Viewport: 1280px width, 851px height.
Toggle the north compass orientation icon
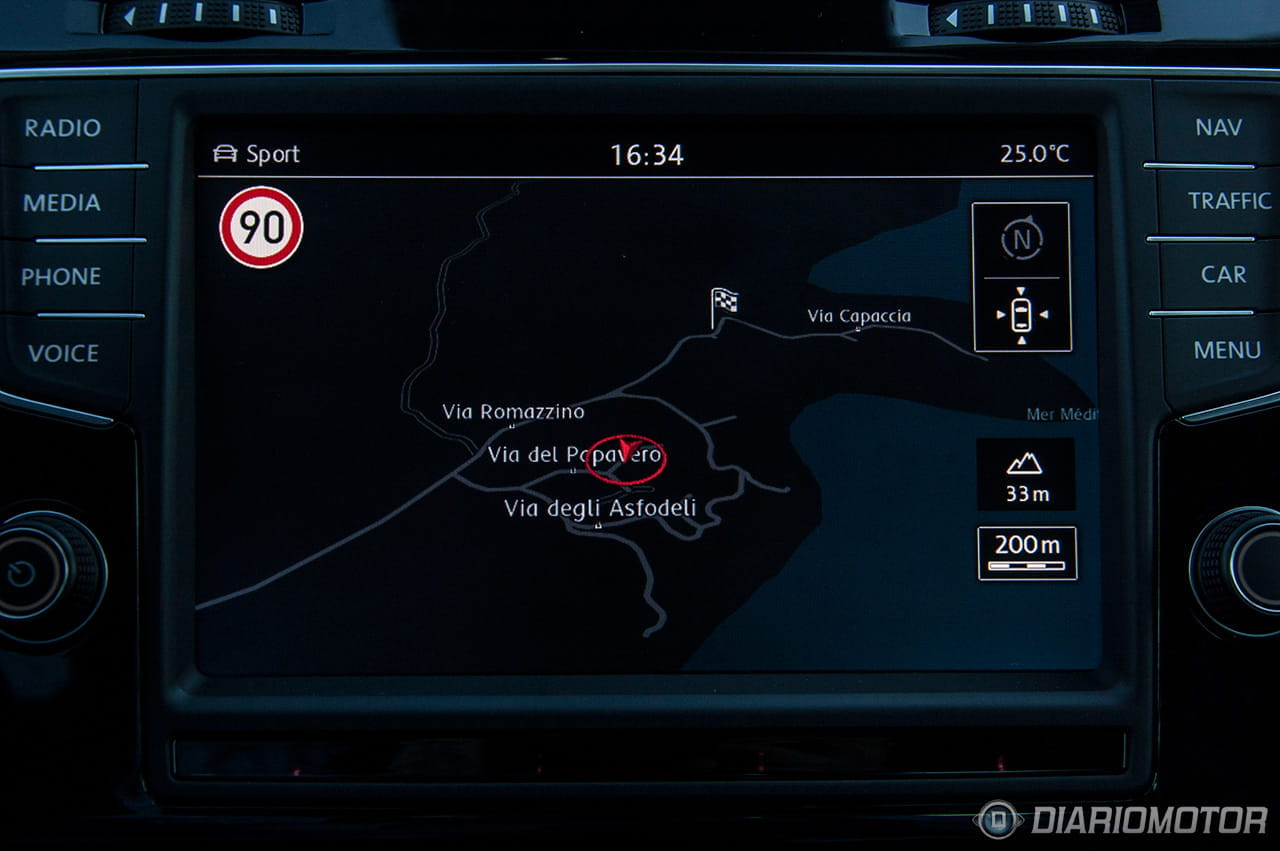(x=1021, y=239)
